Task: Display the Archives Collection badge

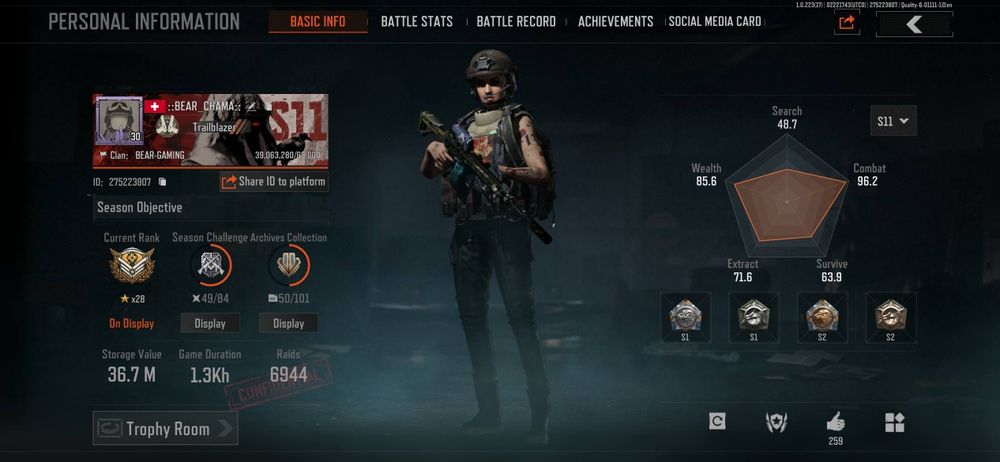Action: click(288, 323)
